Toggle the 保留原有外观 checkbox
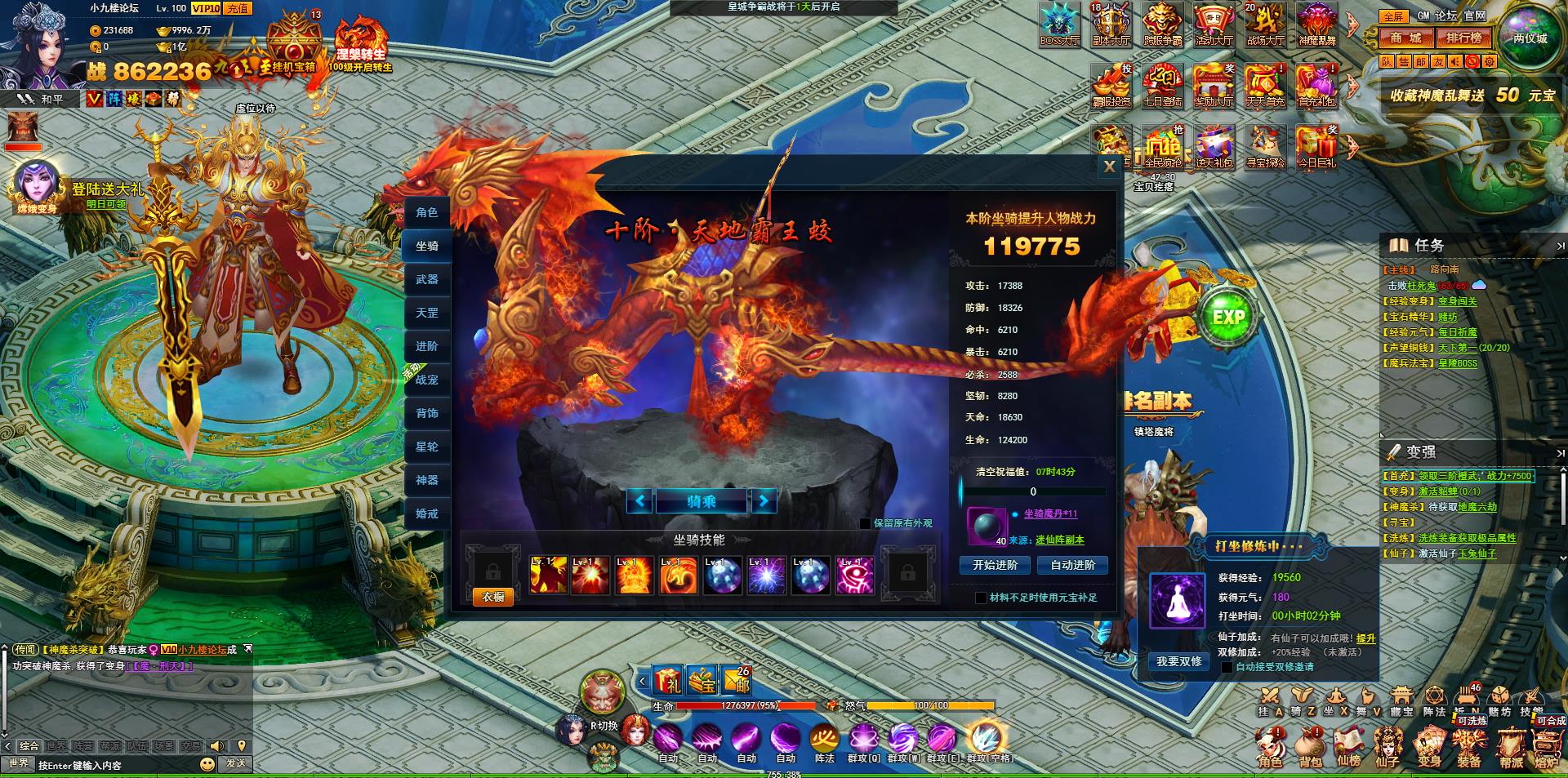Viewport: 1568px width, 778px height. 866,523
